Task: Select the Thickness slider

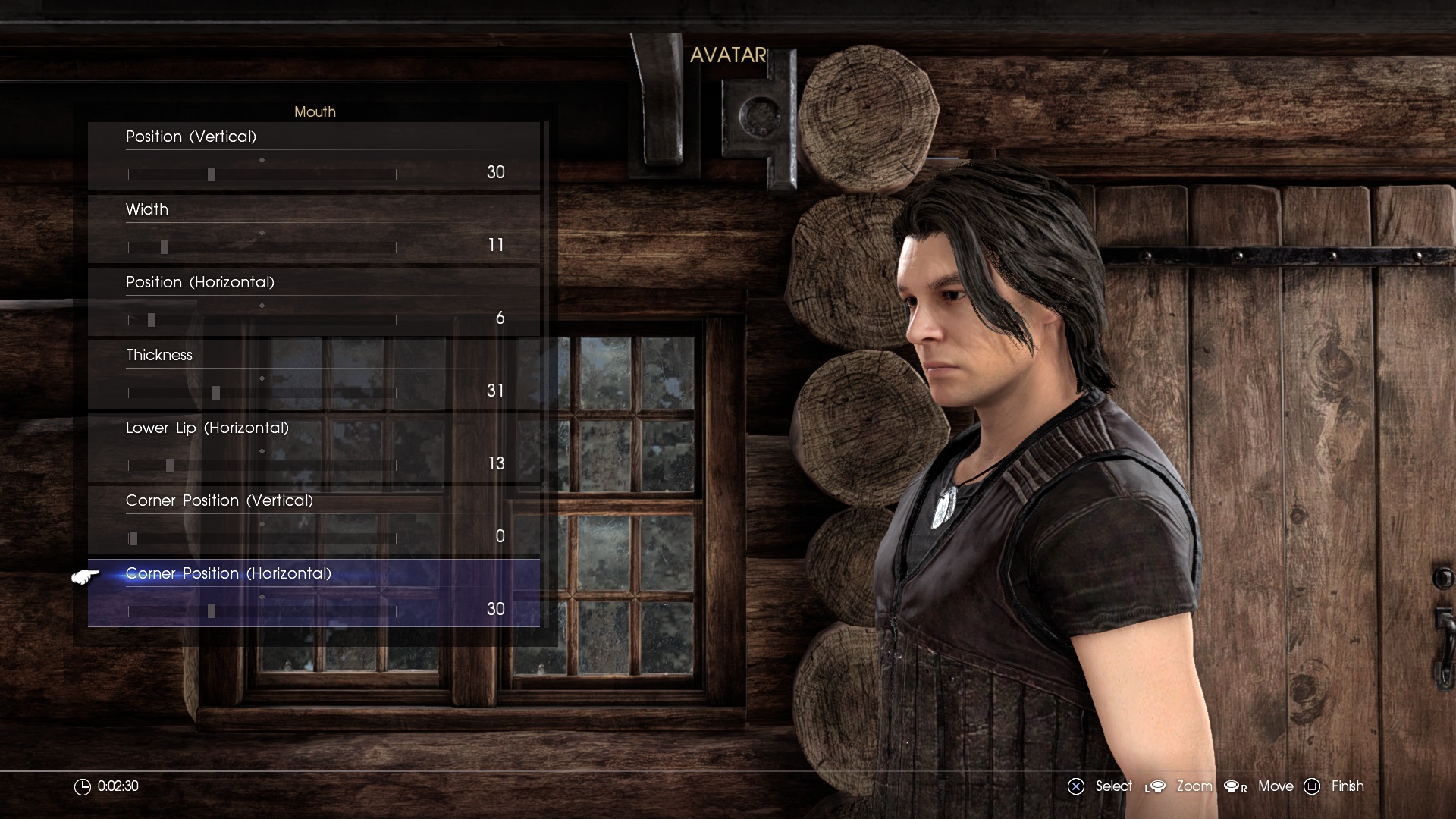Action: point(262,392)
